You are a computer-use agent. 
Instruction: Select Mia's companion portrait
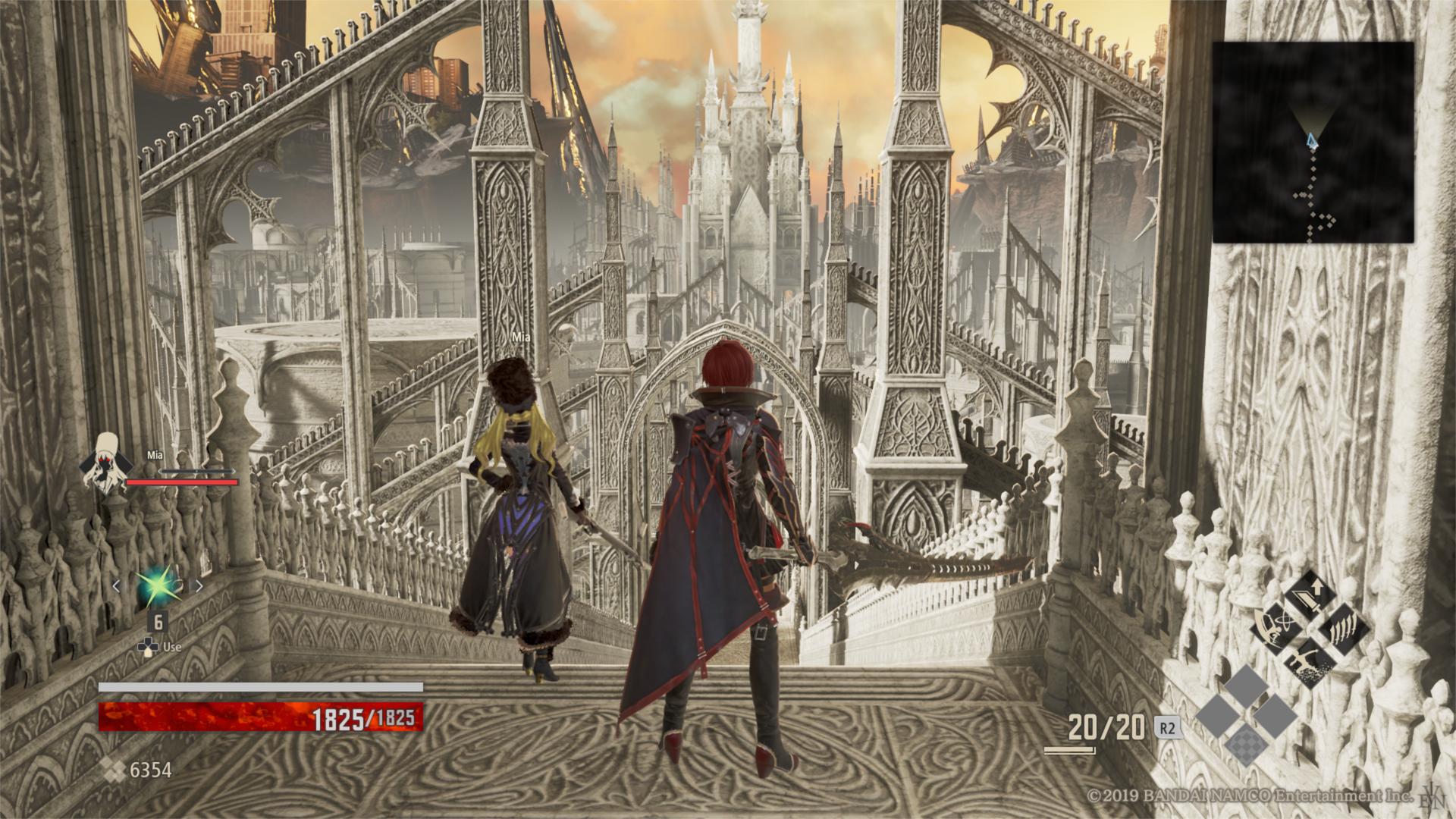point(107,463)
